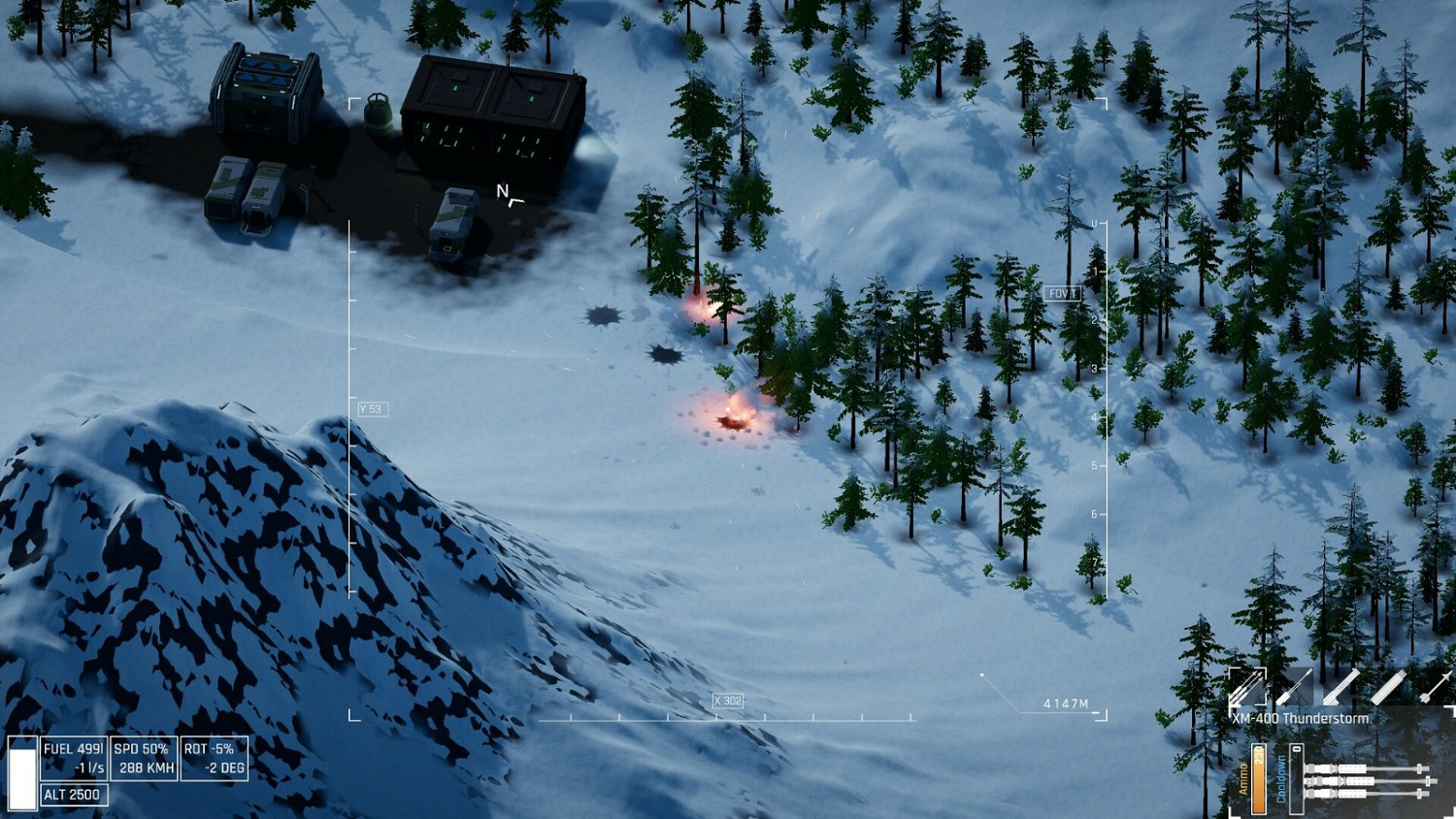Click the Y 53 coordinate marker
This screenshot has height=819, width=1456.
coord(371,409)
